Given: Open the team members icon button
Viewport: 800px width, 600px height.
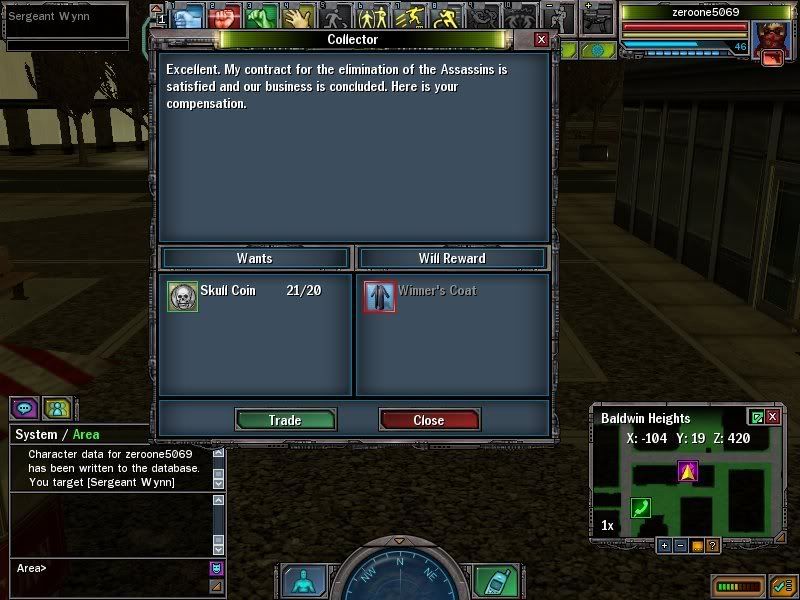Looking at the screenshot, I should coord(57,408).
